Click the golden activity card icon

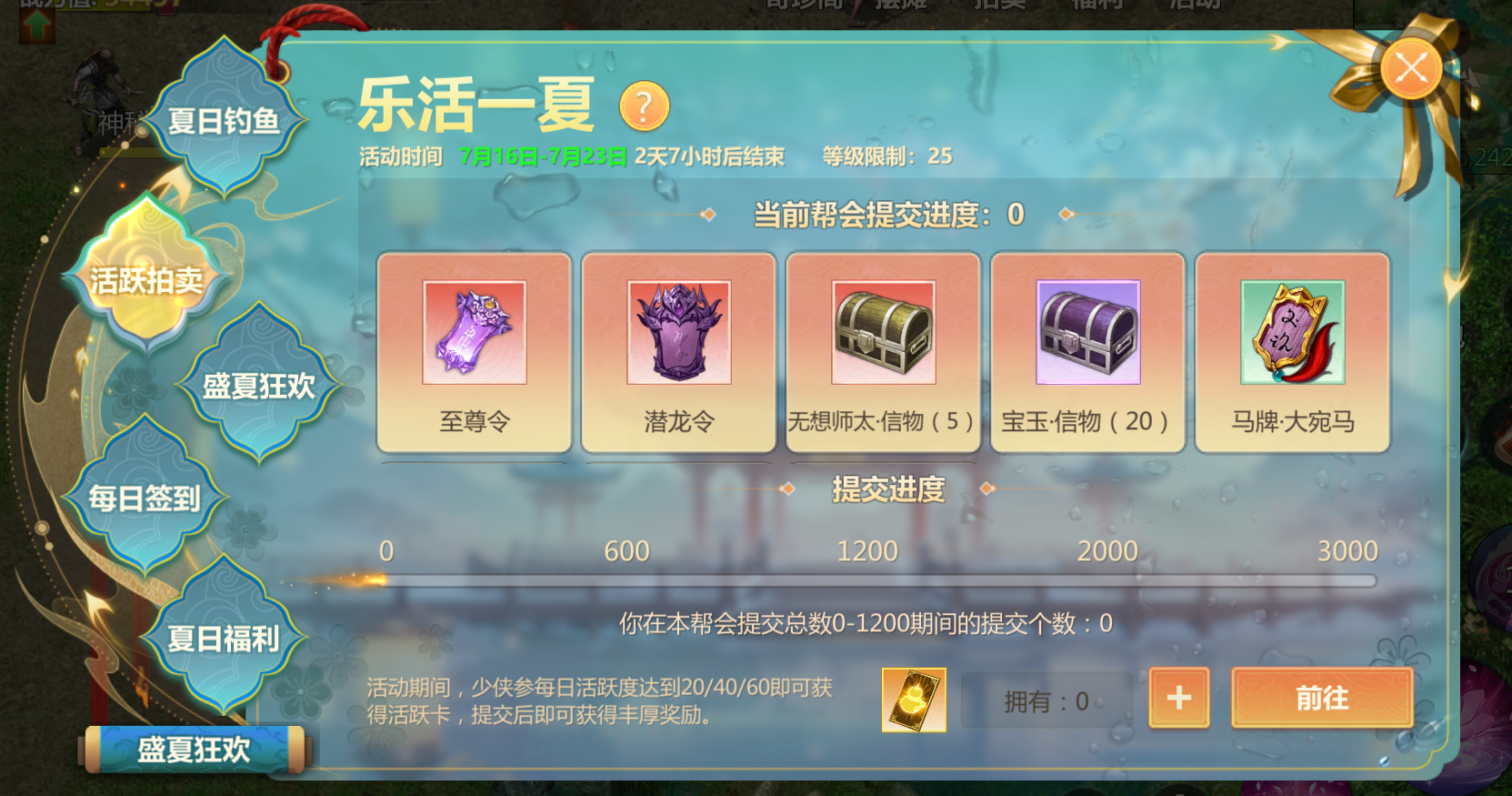[x=912, y=701]
